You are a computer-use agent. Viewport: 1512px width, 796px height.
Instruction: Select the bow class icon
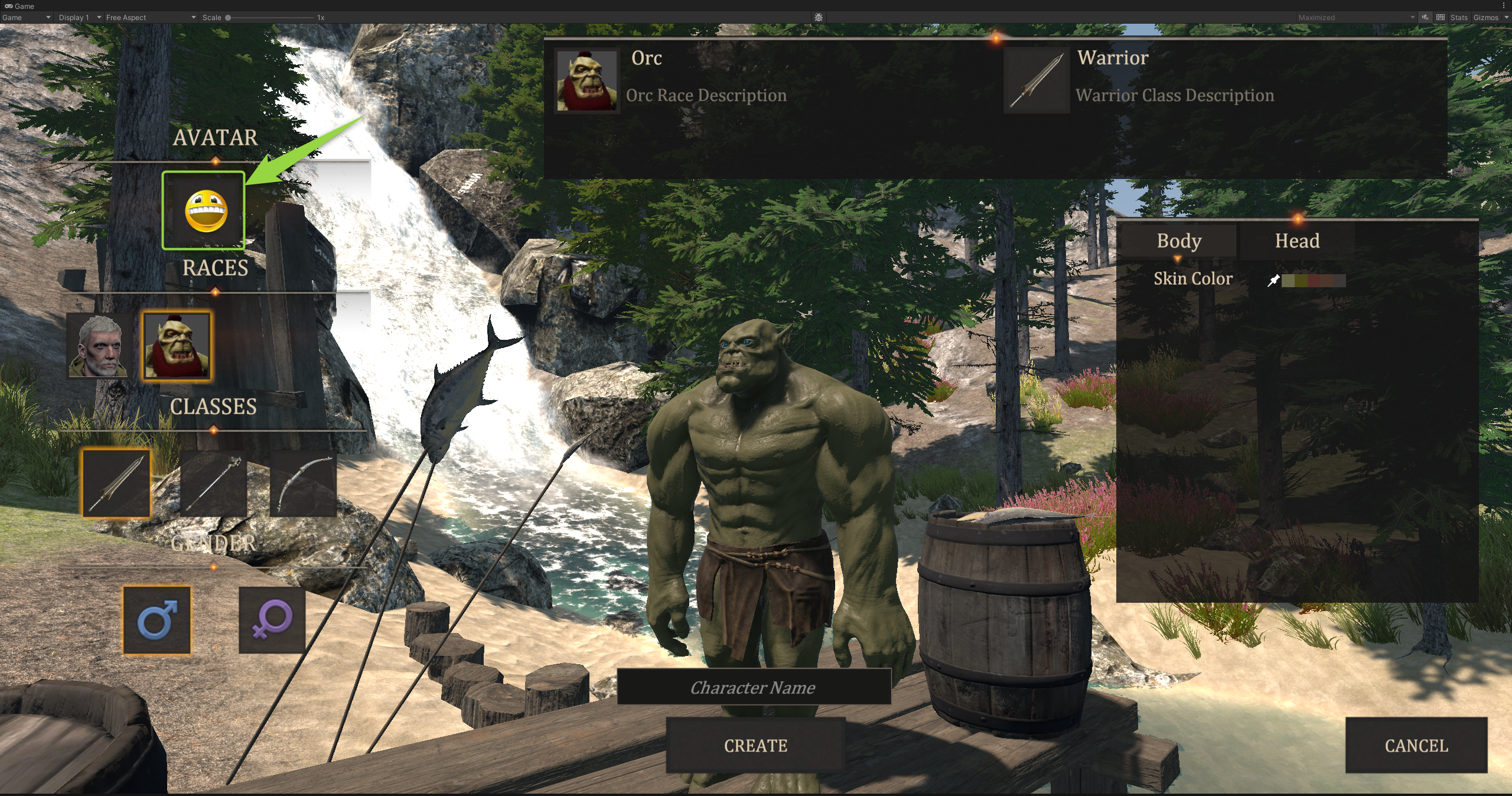coord(303,483)
